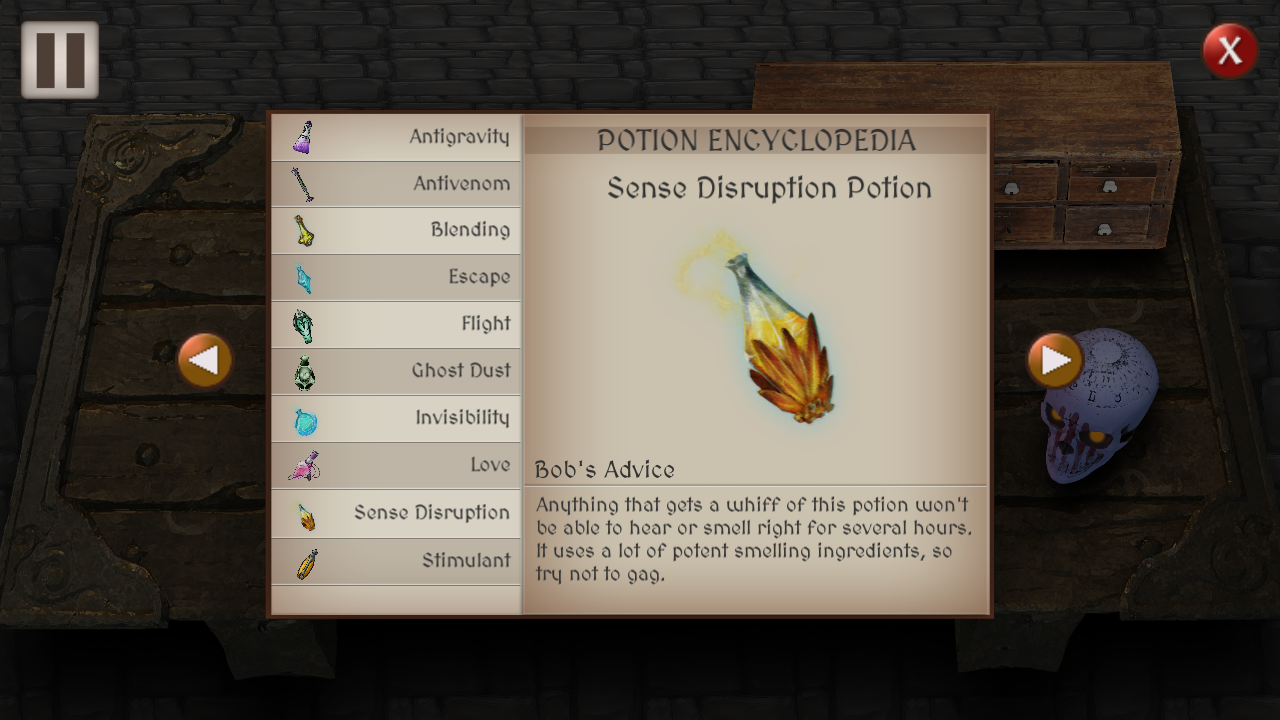Choose the Blending potion entry
The width and height of the screenshot is (1280, 720).
pyautogui.click(x=396, y=230)
